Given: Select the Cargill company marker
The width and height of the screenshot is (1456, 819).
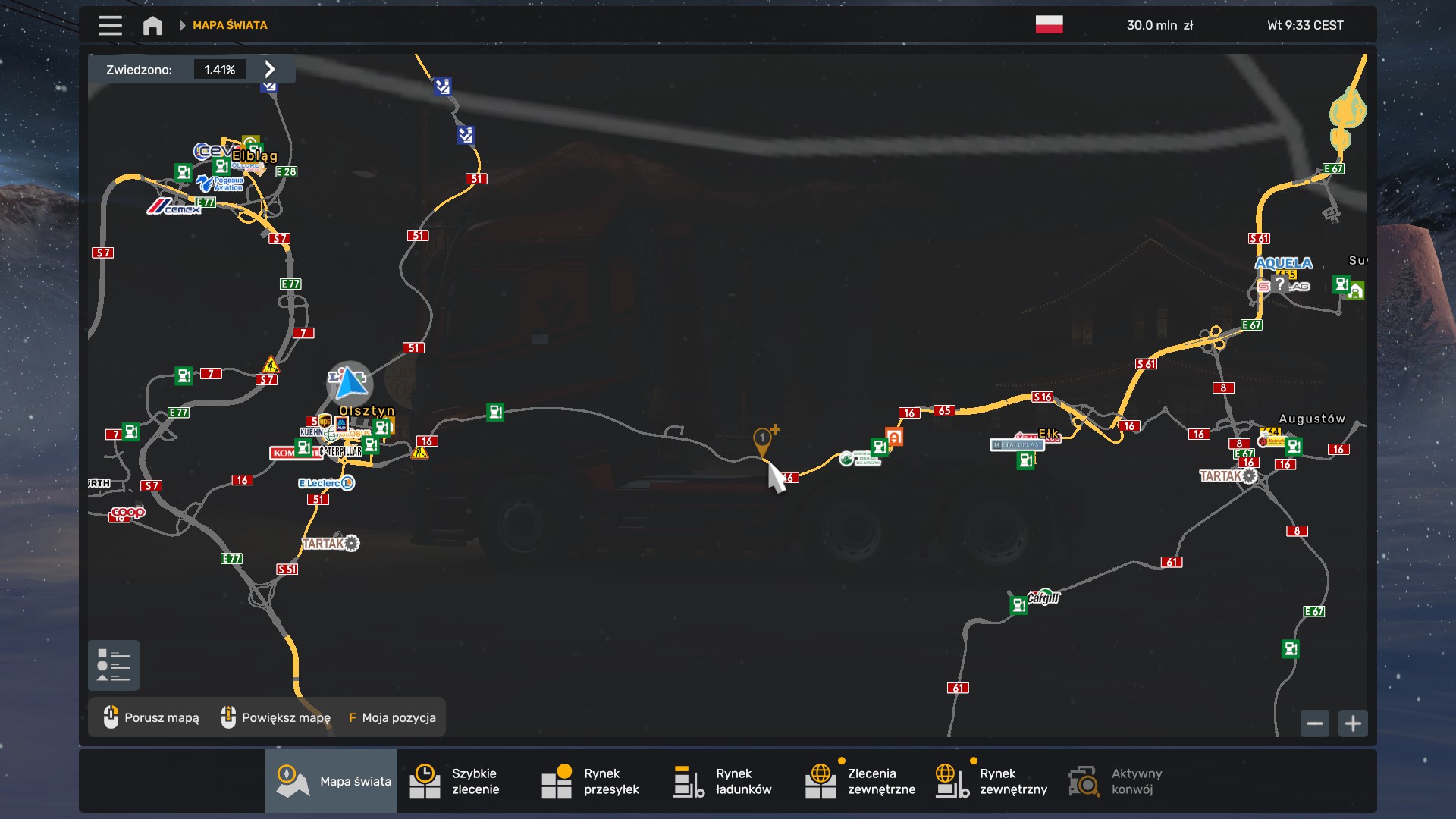Looking at the screenshot, I should click(1043, 597).
